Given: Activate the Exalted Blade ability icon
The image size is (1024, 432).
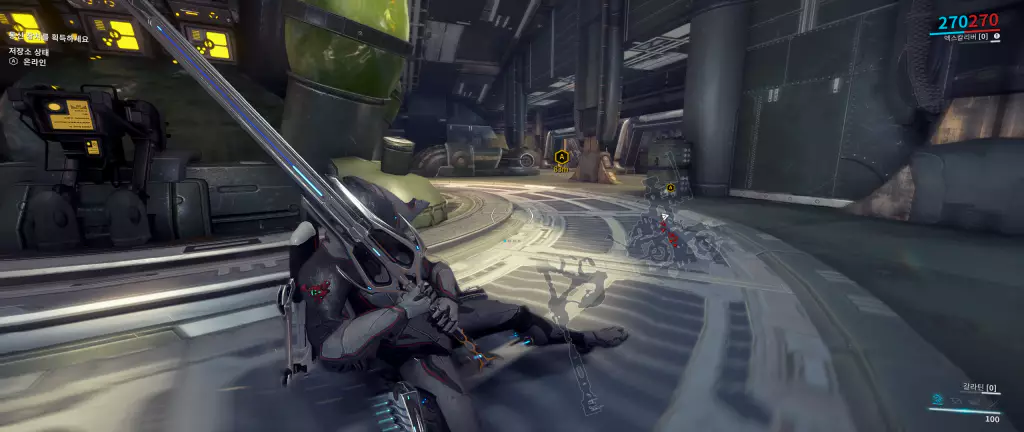Looking at the screenshot, I should tap(994, 400).
